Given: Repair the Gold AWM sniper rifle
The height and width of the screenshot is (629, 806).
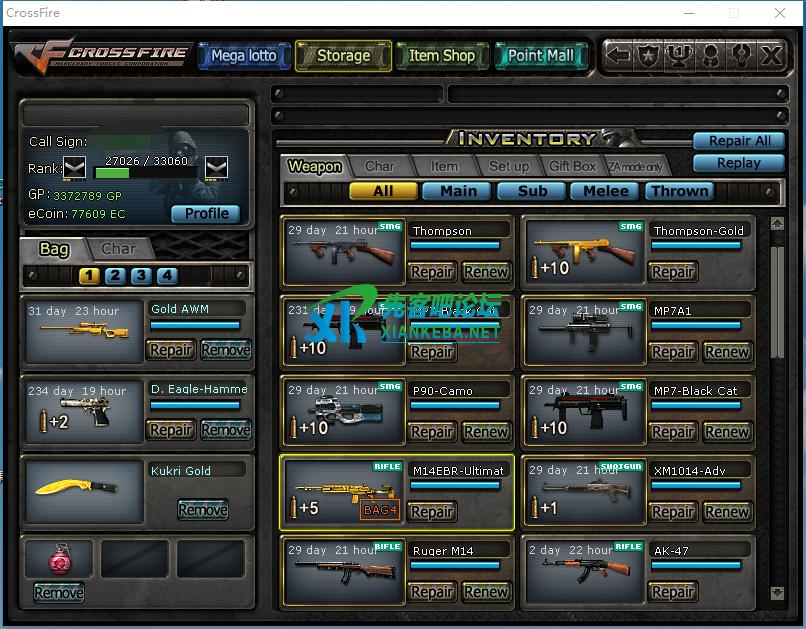Looking at the screenshot, I should point(170,350).
